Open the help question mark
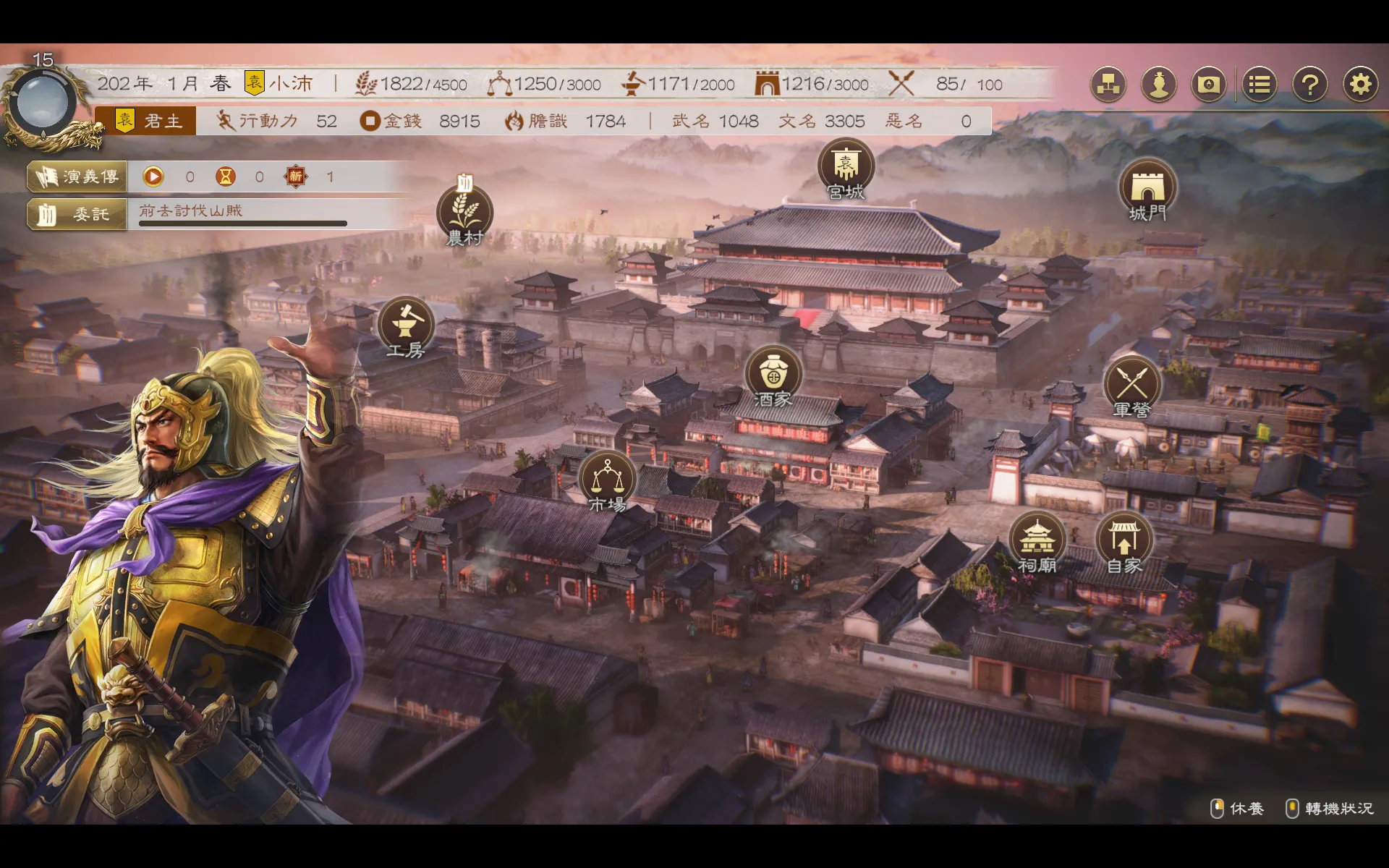 [x=1310, y=84]
